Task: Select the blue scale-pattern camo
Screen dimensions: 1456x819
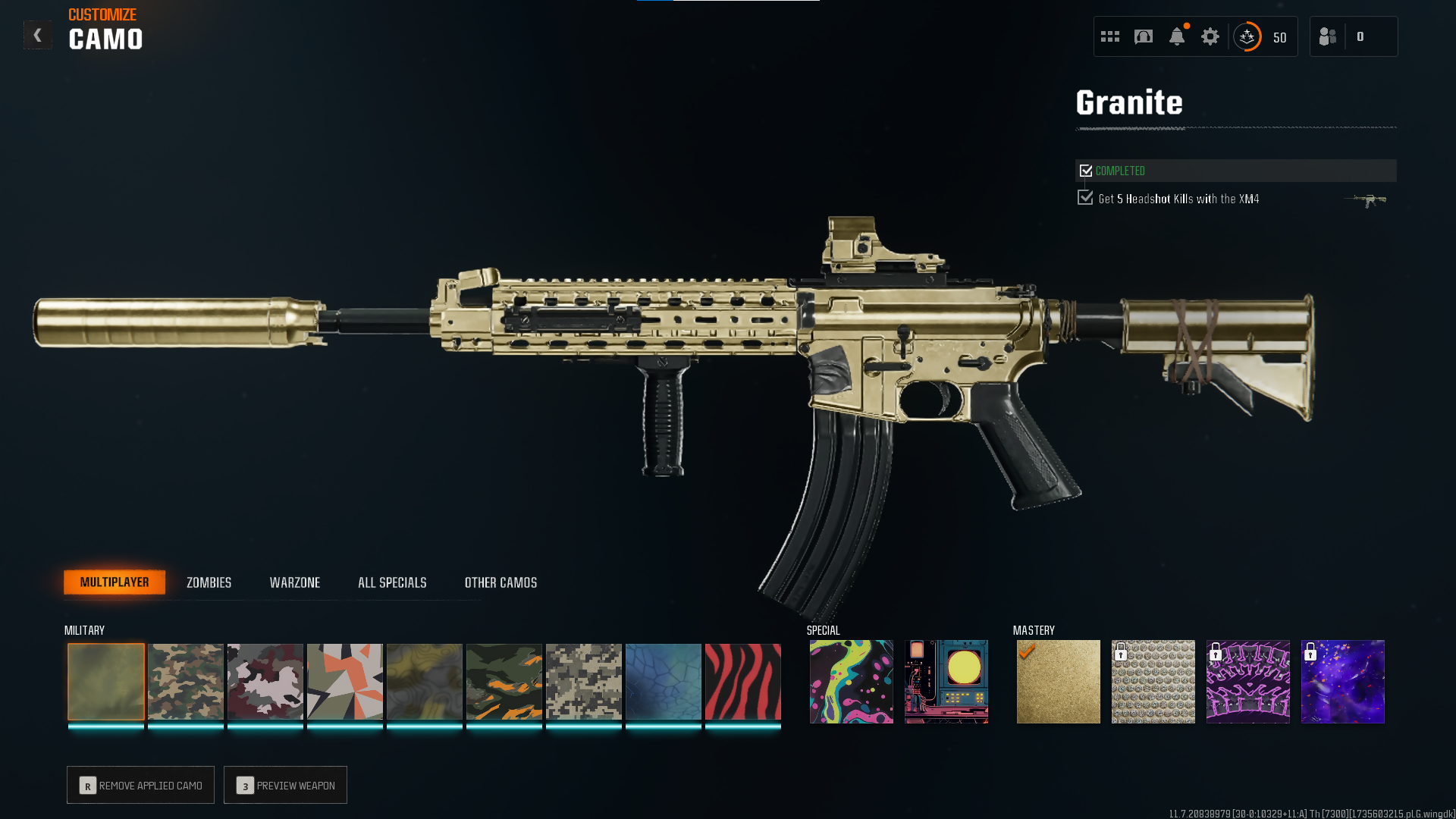Action: pyautogui.click(x=664, y=682)
